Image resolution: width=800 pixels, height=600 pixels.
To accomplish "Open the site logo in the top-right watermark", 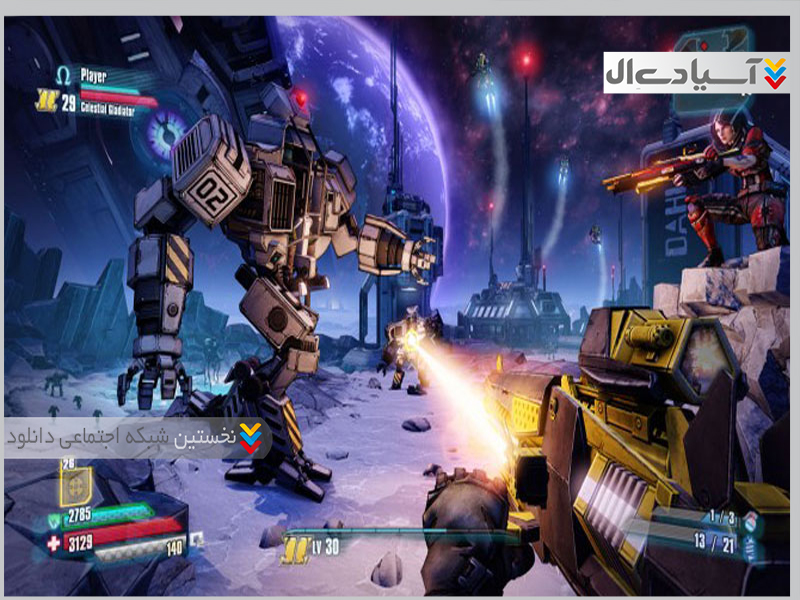I will click(x=774, y=72).
